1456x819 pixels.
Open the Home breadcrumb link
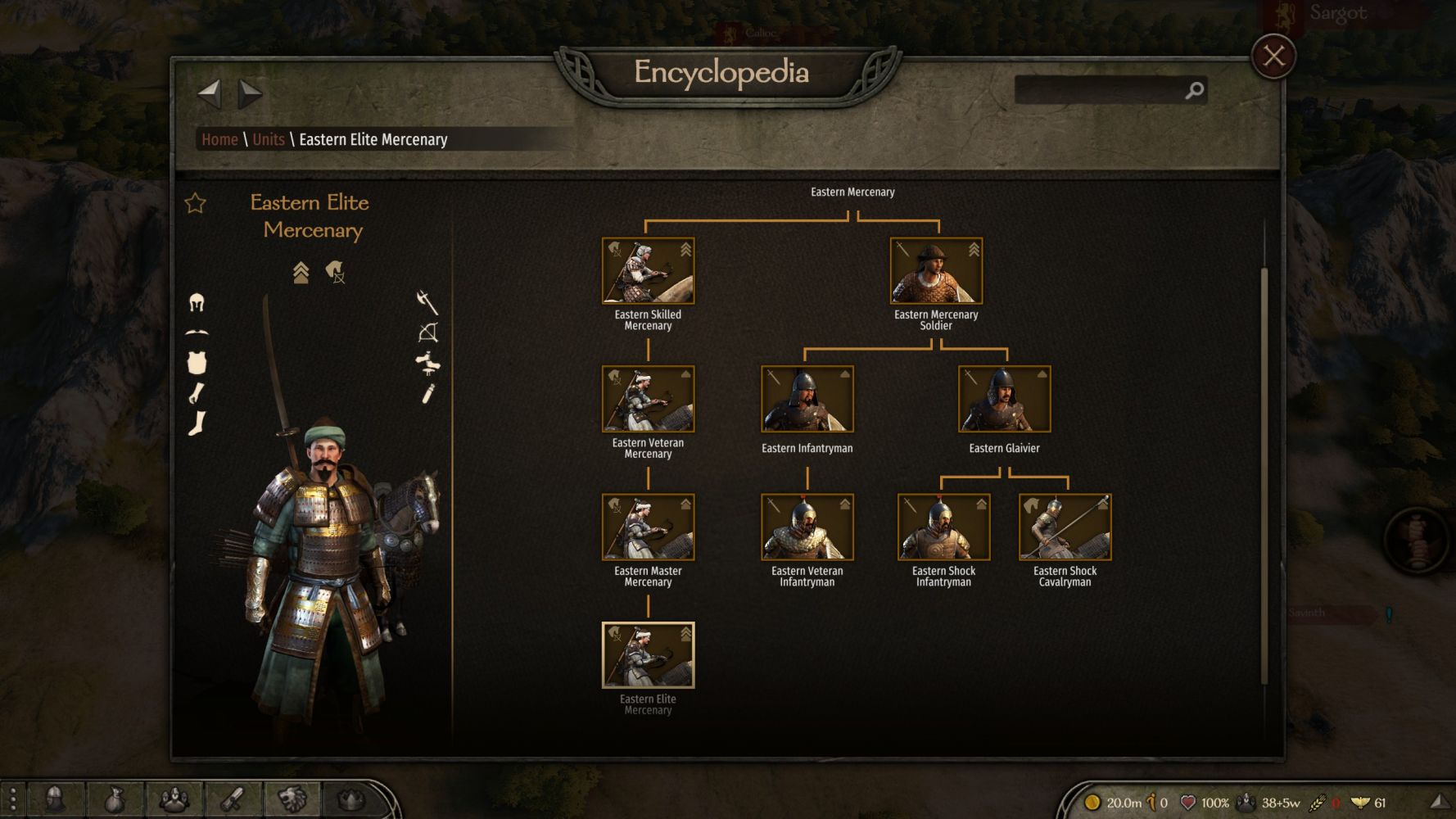219,139
